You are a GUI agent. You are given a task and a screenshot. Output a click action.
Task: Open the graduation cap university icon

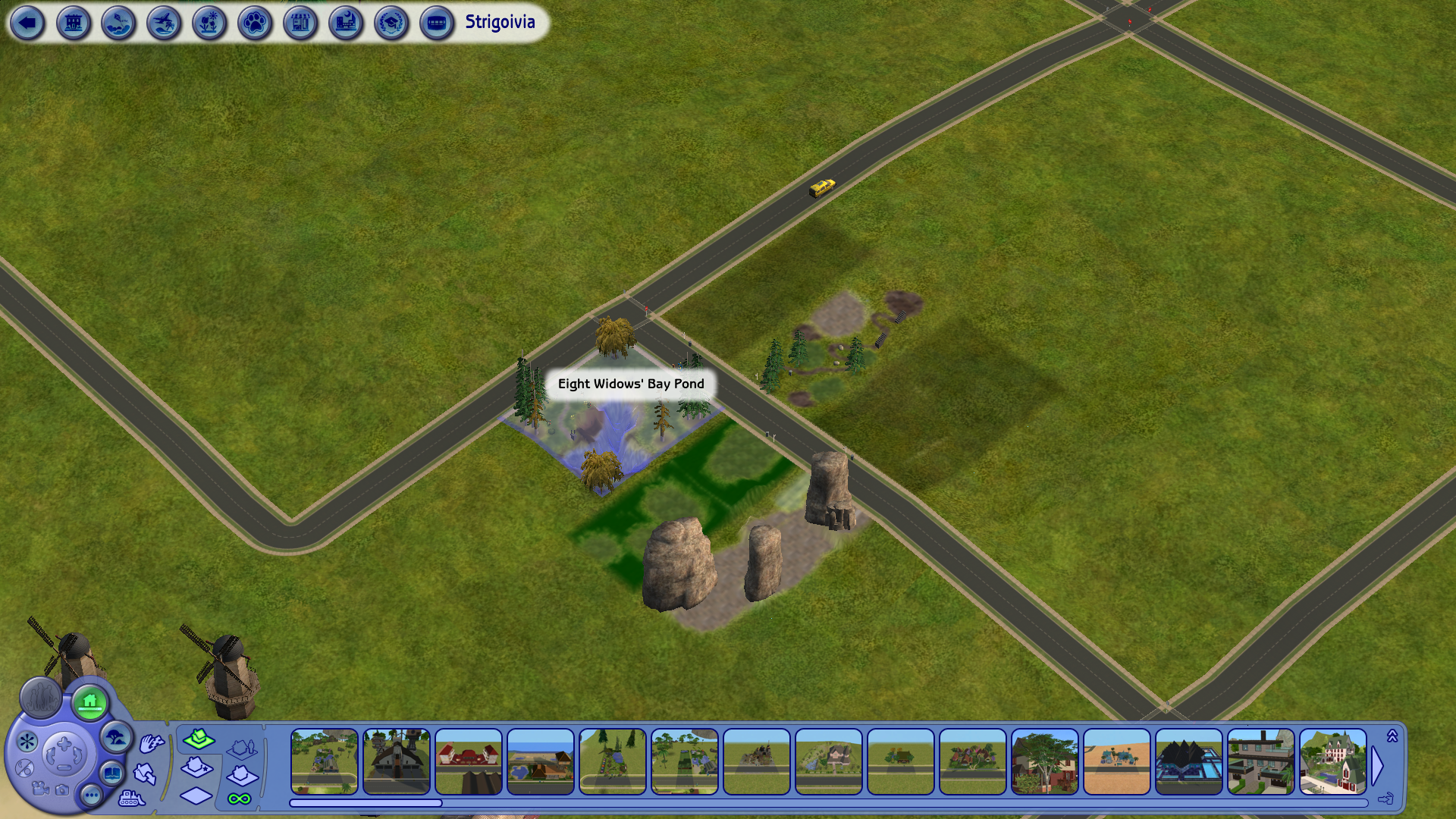click(391, 23)
